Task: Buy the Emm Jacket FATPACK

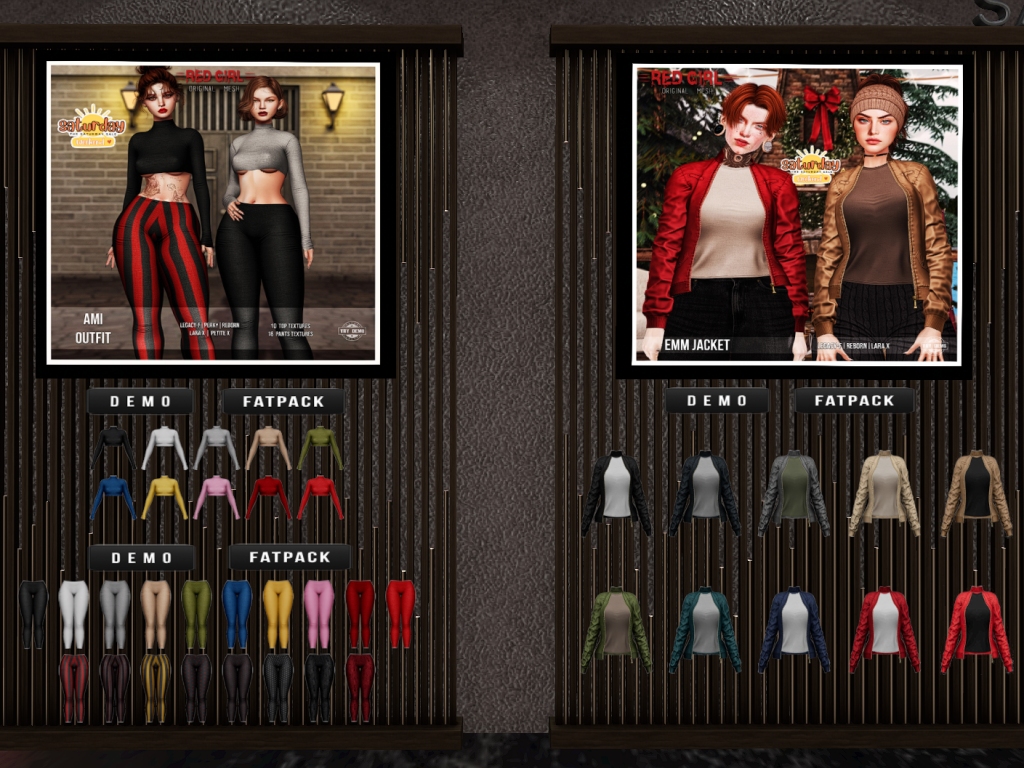Action: point(854,401)
